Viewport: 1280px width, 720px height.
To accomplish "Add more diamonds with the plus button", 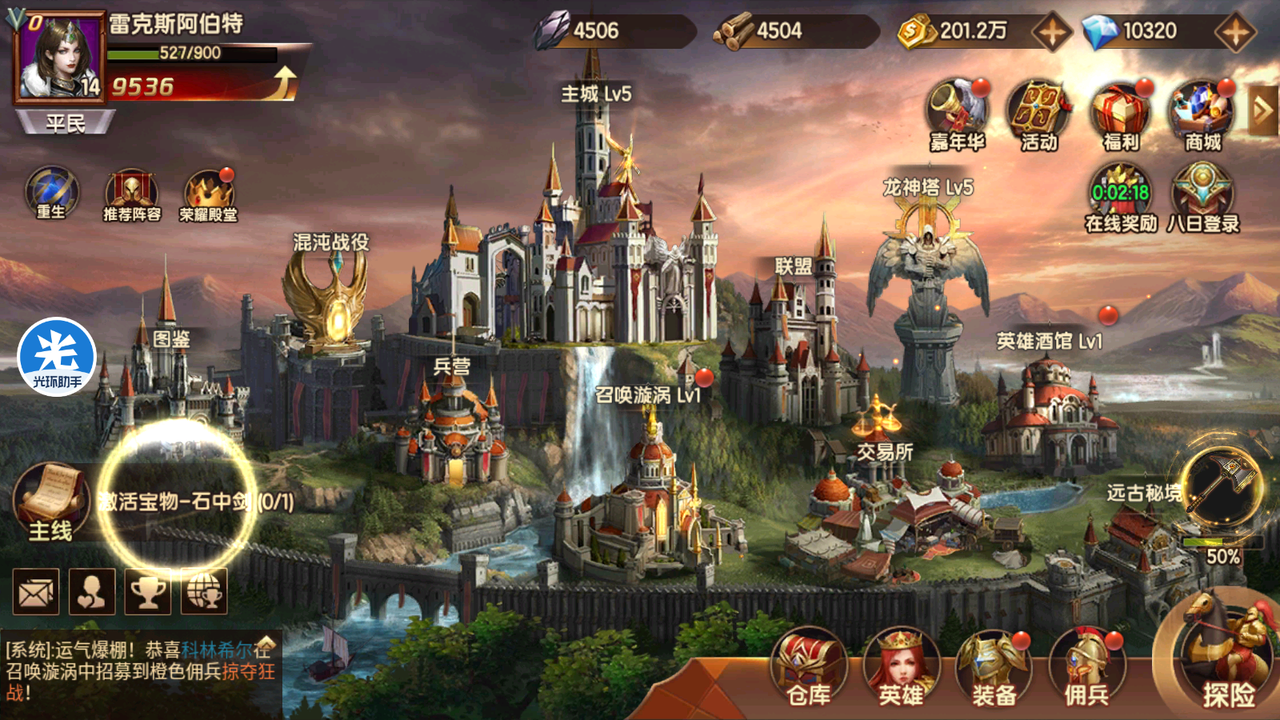I will pyautogui.click(x=1236, y=32).
